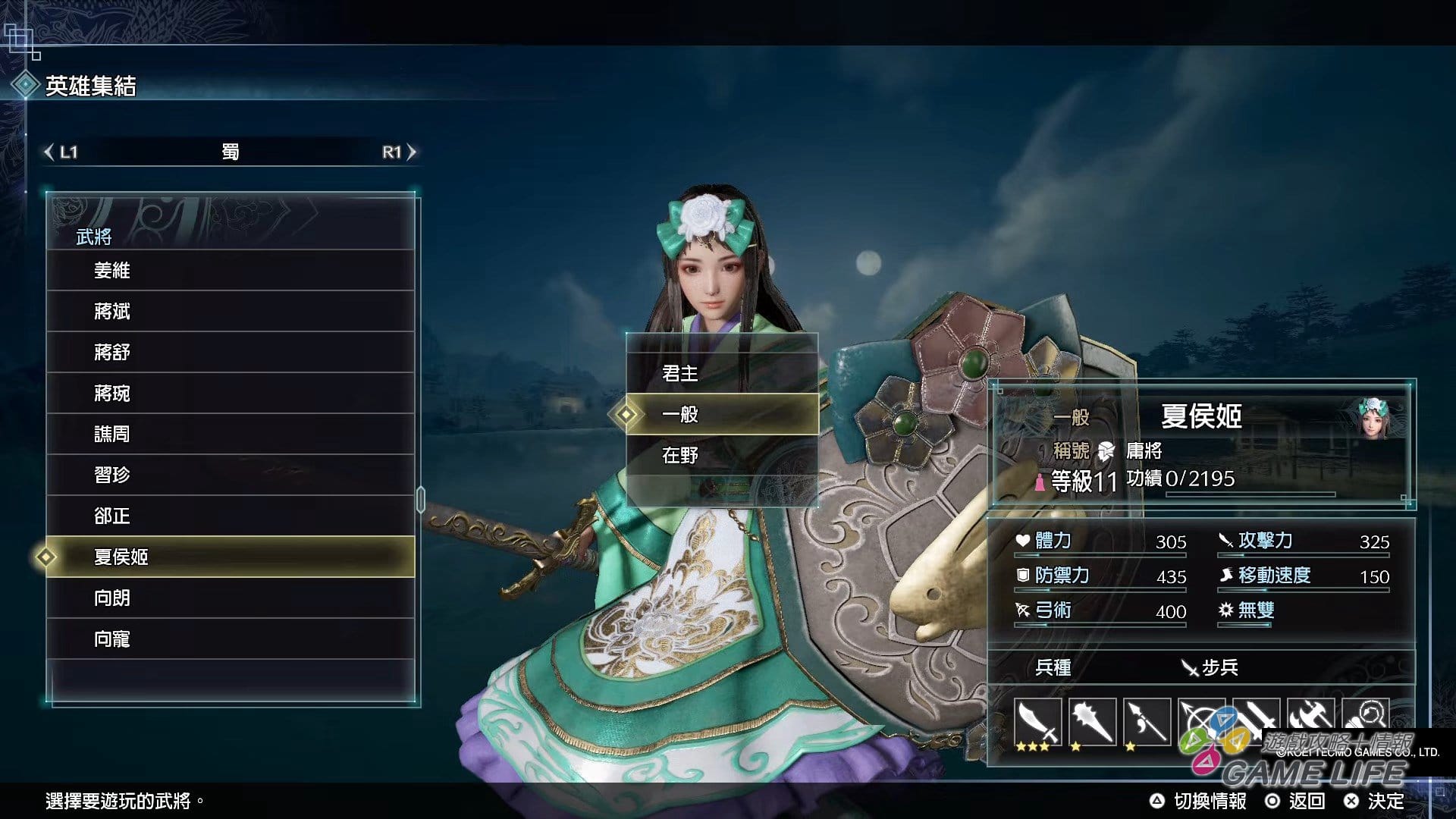This screenshot has height=819, width=1456.
Task: Select highlighted officer 夏侯姬
Action: tap(230, 557)
